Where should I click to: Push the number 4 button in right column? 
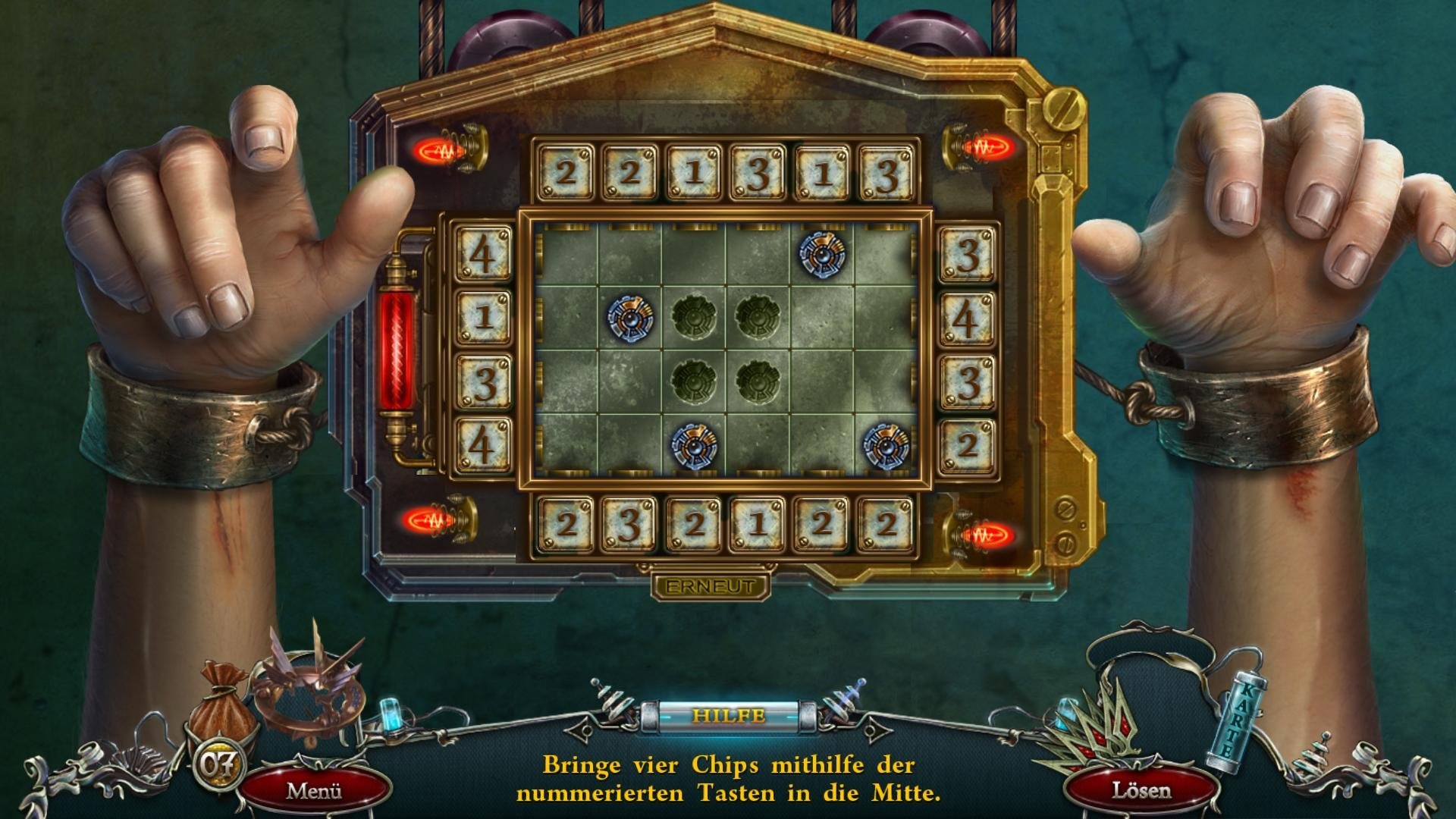pos(966,317)
